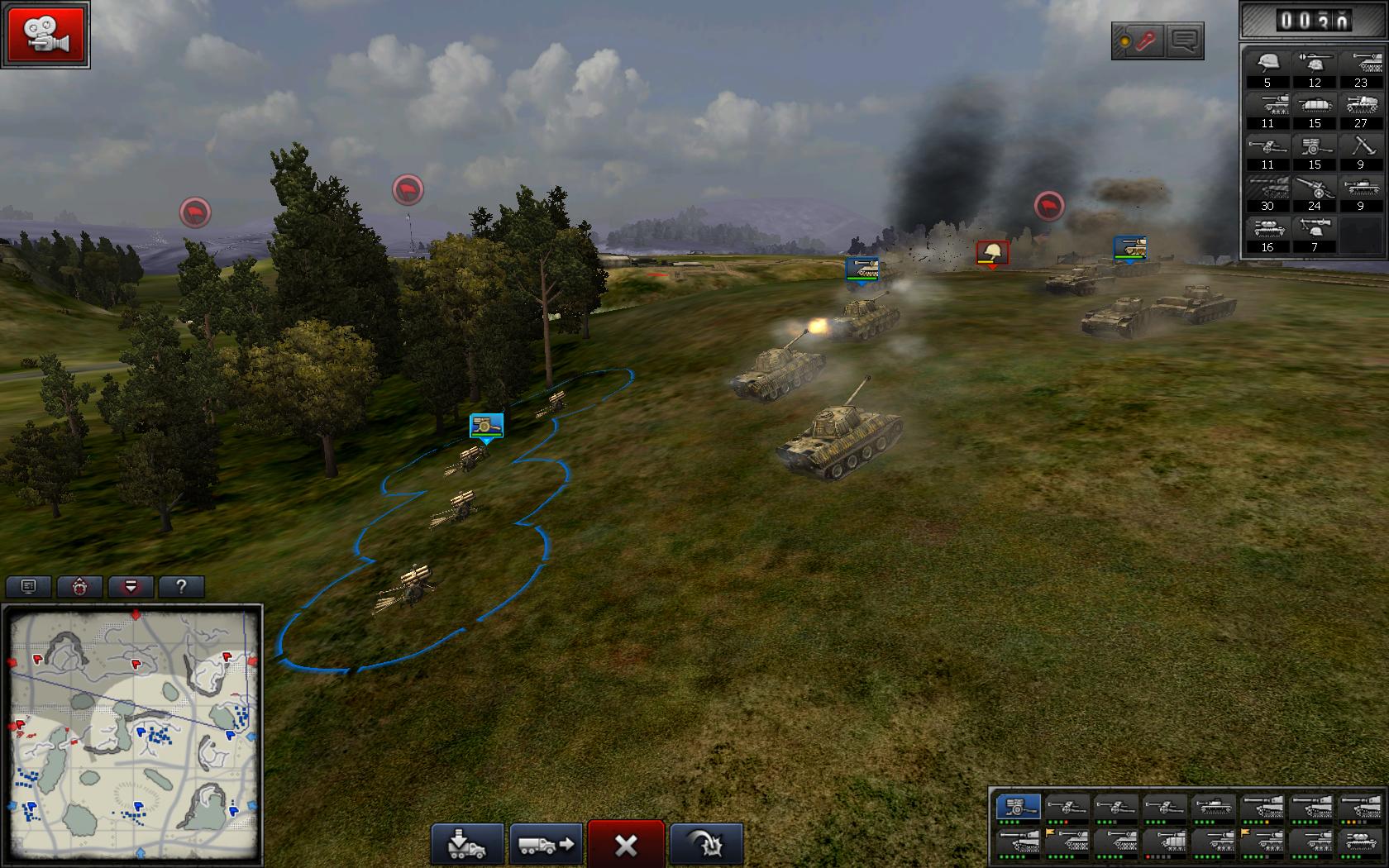Click the red helmet enemy infantry marker
The width and height of the screenshot is (1389, 868).
(992, 254)
